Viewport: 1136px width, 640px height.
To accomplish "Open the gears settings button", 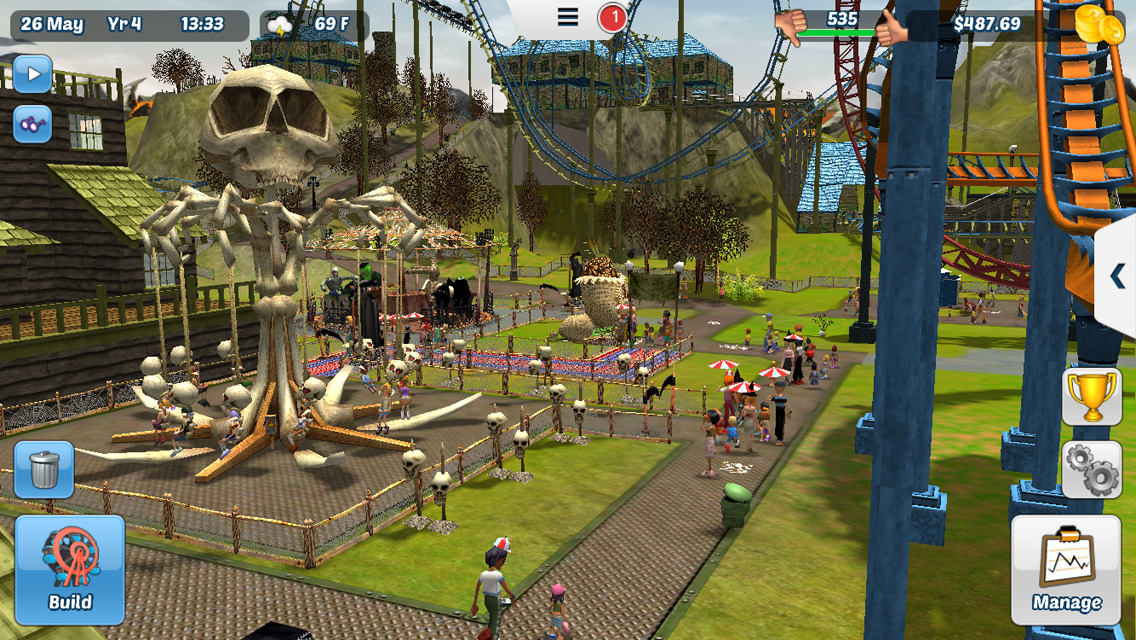I will pos(1091,469).
